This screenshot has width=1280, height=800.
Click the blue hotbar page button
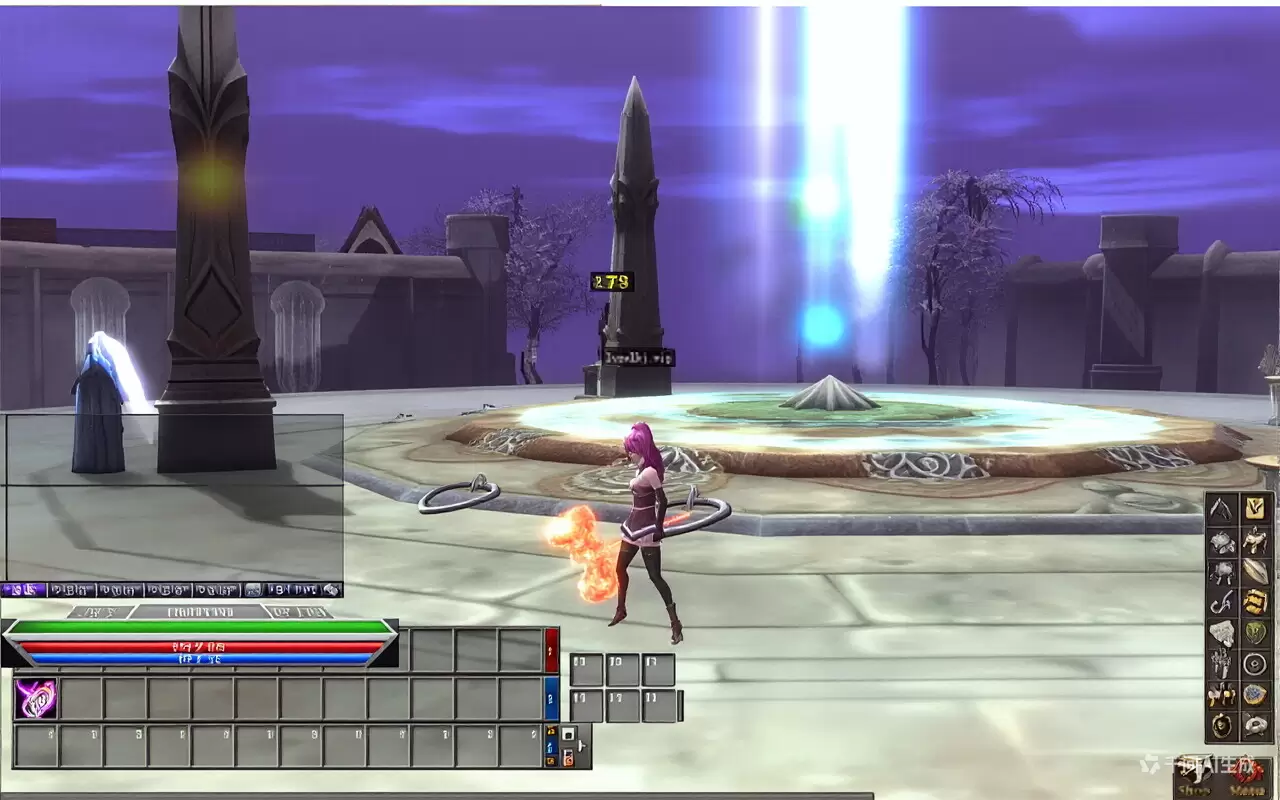(551, 698)
